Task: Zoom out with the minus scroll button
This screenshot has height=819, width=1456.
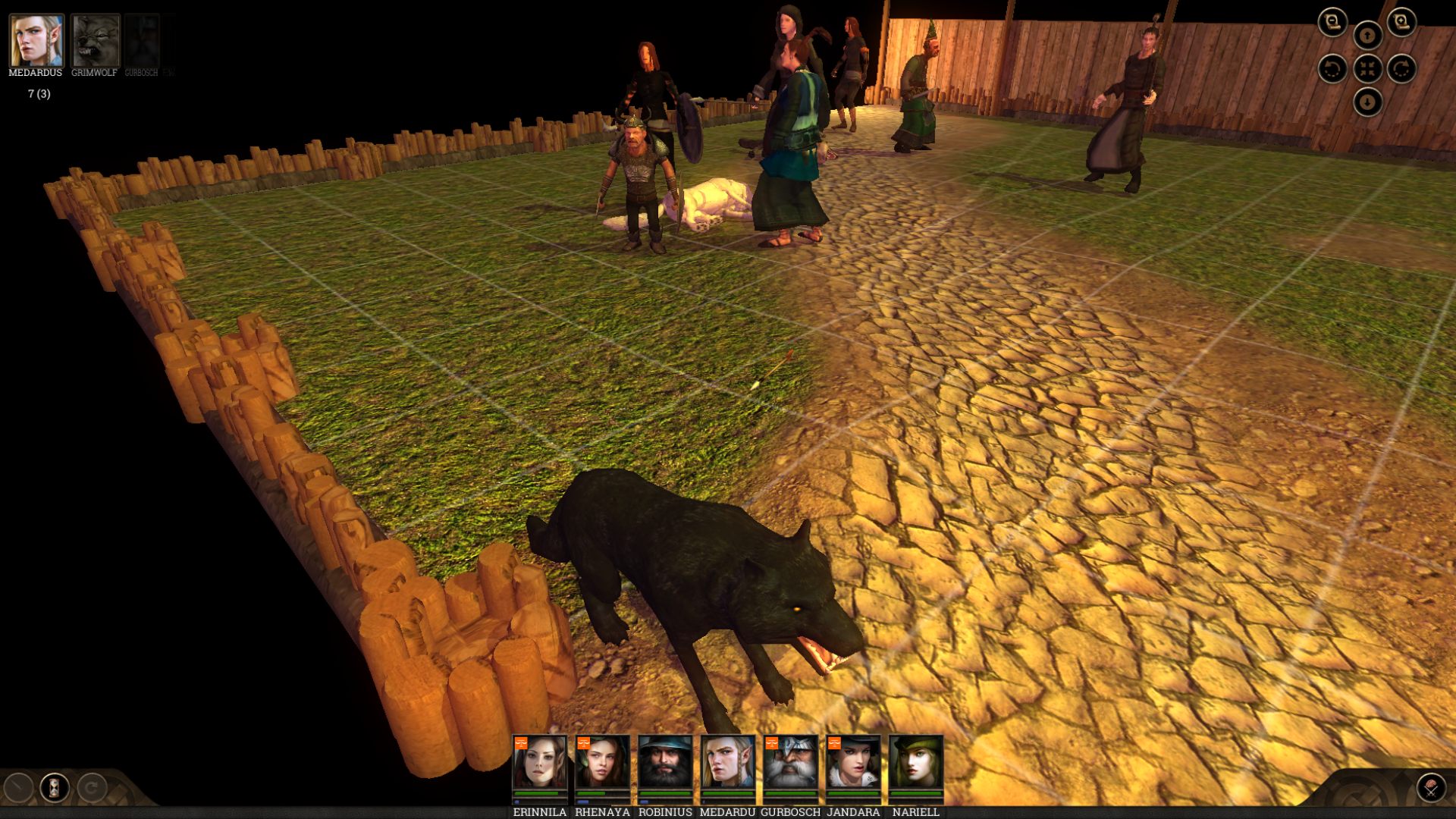Action: (x=1332, y=22)
